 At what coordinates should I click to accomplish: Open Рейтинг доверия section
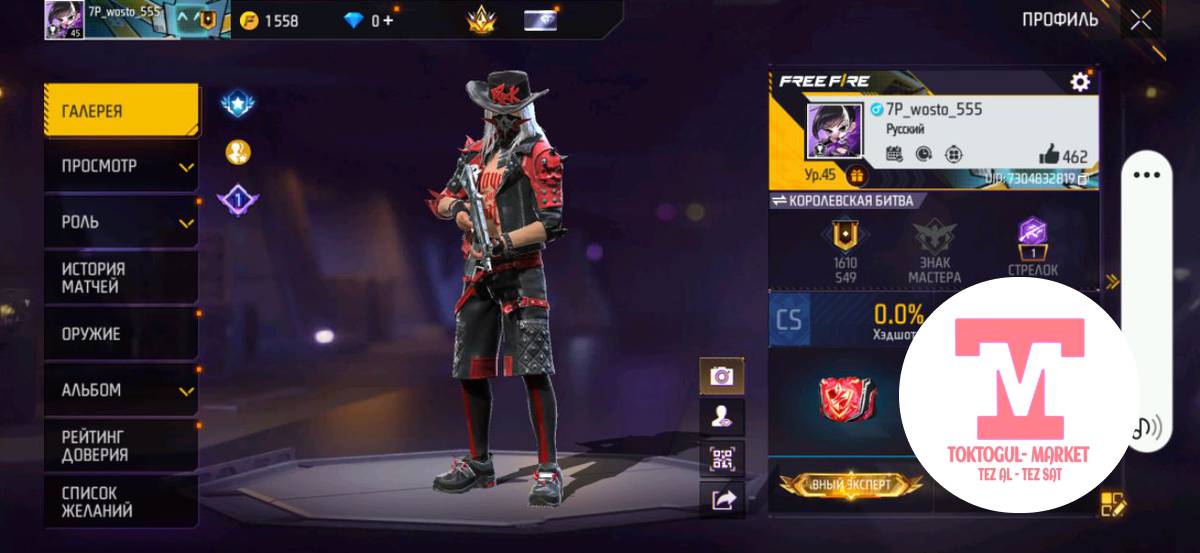coord(121,446)
